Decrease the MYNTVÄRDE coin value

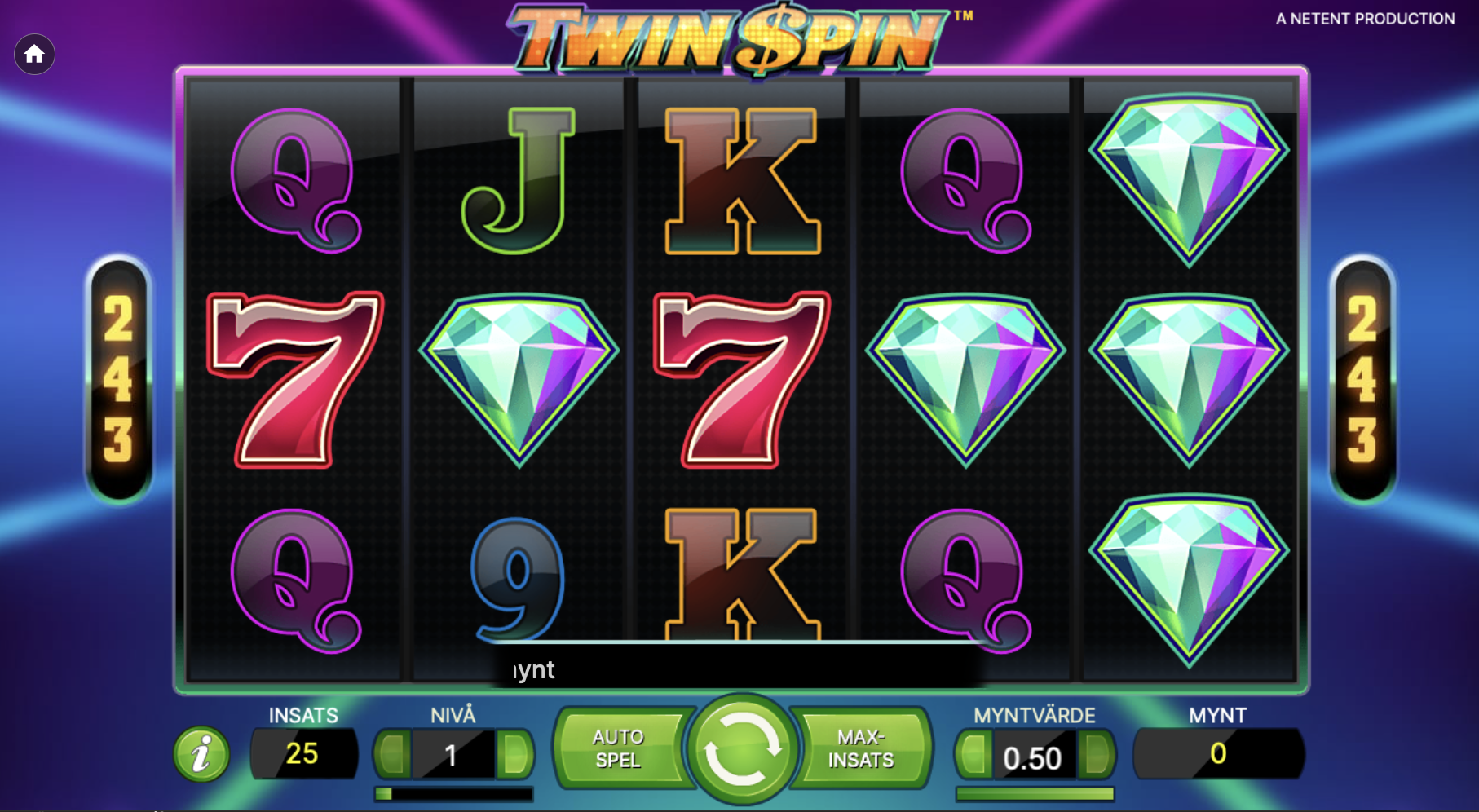(975, 753)
